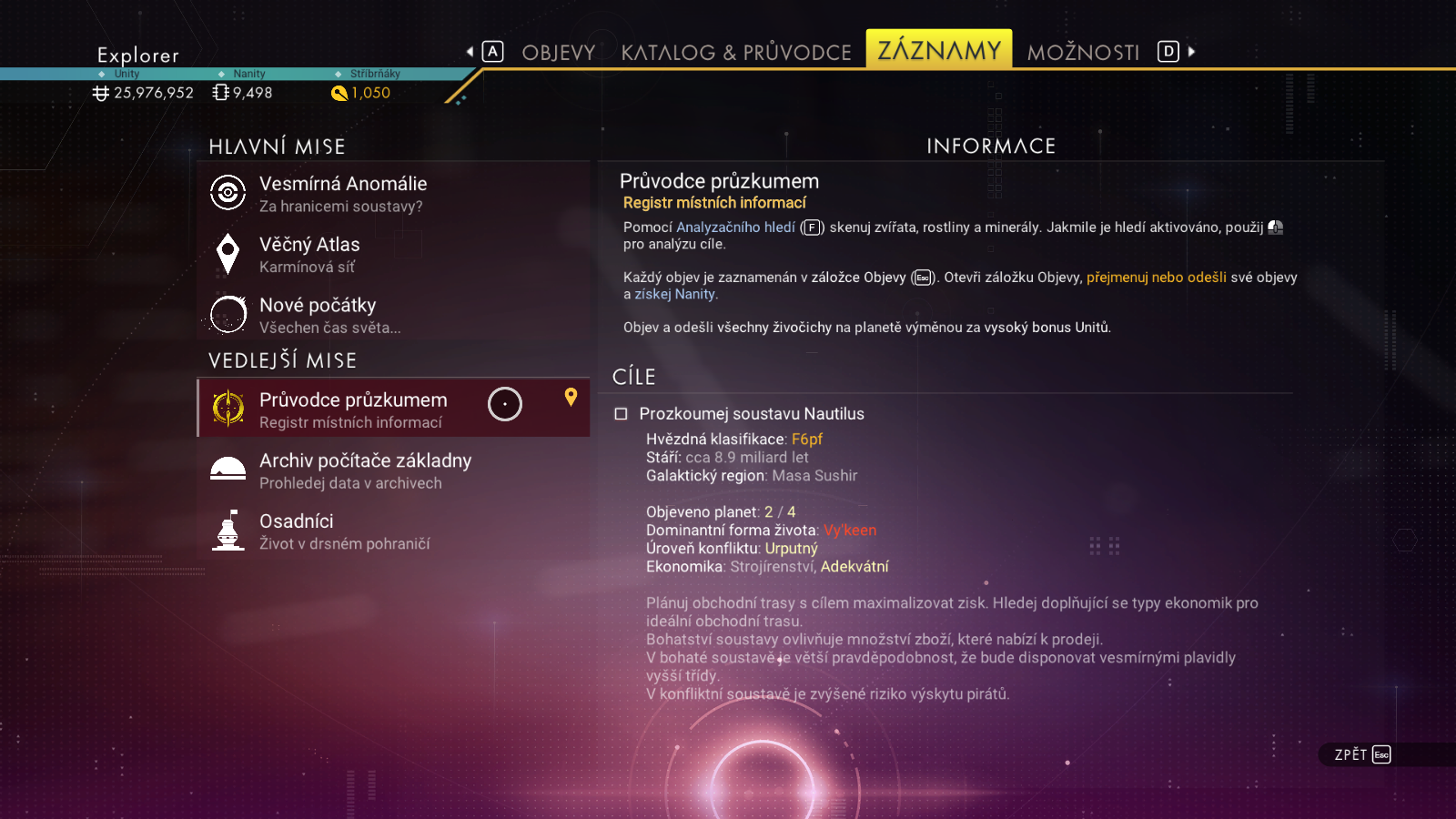Image resolution: width=1456 pixels, height=819 pixels.
Task: Switch to the OBJEVY tab
Action: (558, 53)
